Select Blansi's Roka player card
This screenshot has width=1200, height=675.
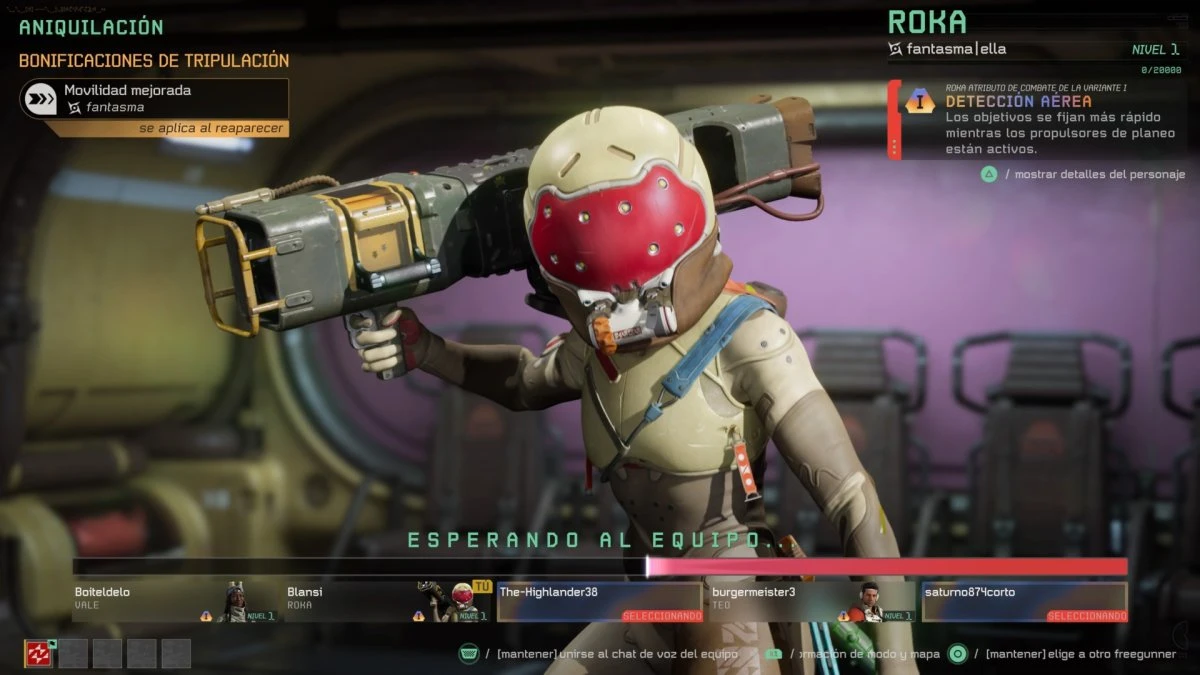click(x=388, y=602)
